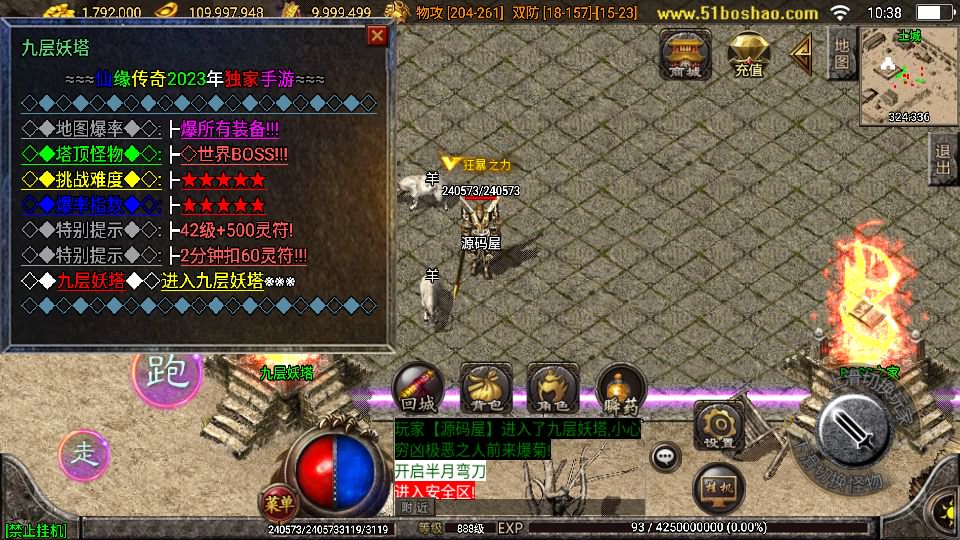Open the 充值 recharge diamond icon

tap(748, 54)
